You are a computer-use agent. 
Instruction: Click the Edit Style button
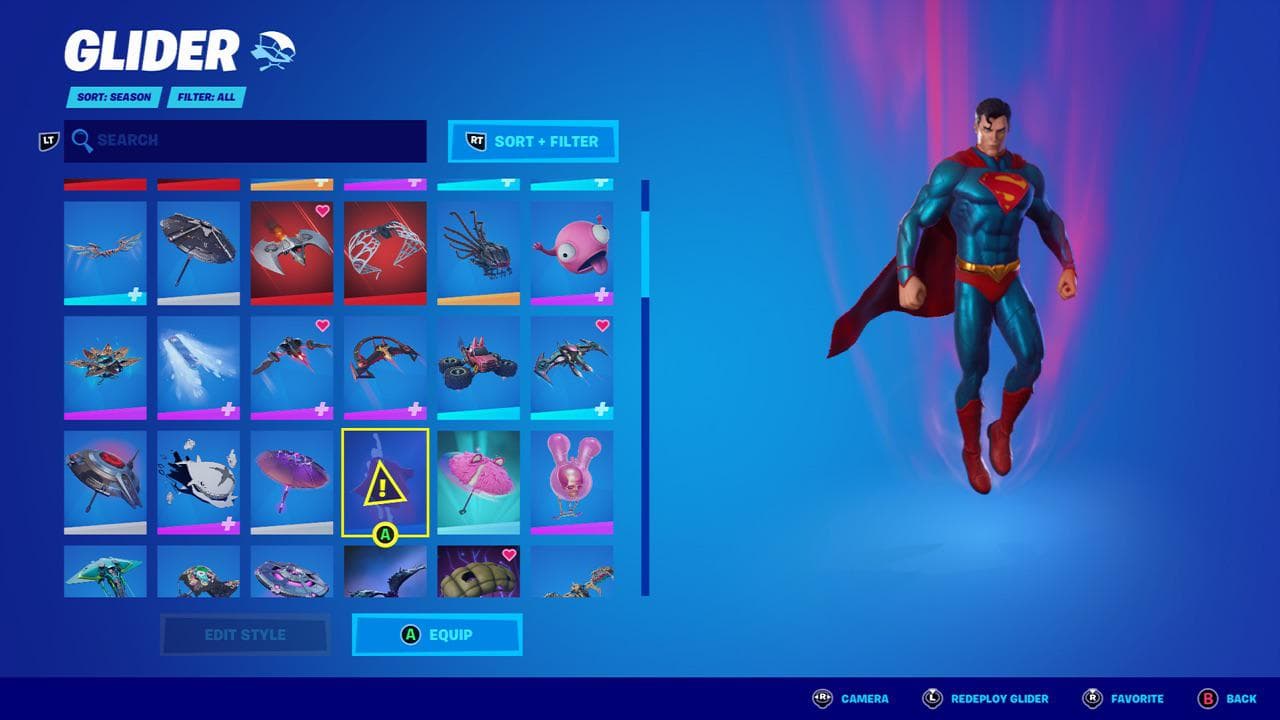coord(247,634)
